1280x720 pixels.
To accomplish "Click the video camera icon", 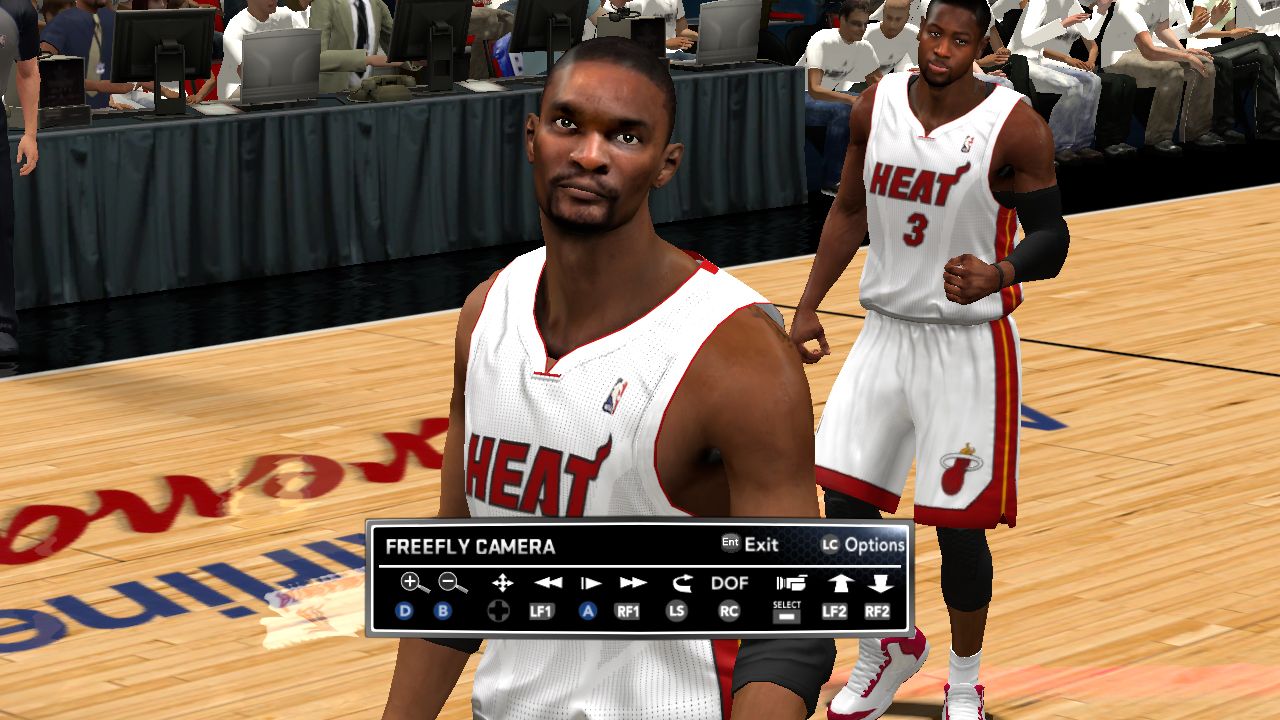I will 789,583.
